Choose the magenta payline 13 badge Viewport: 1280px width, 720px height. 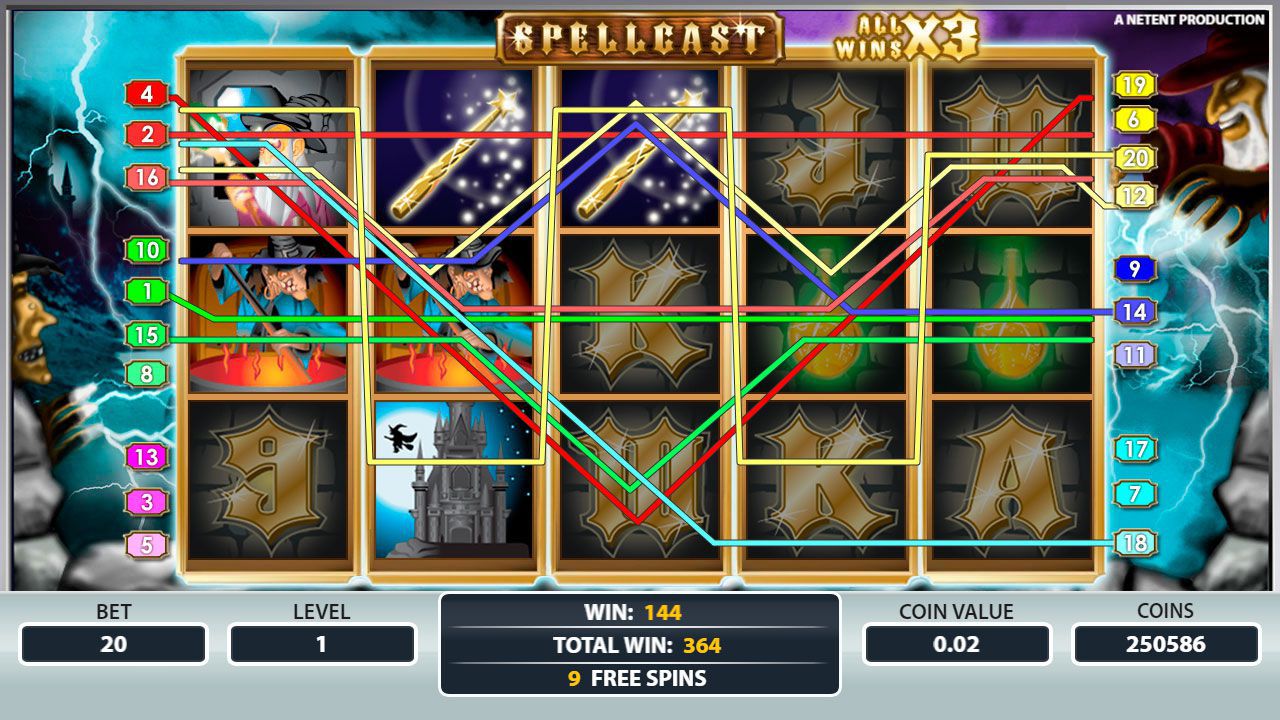(147, 457)
